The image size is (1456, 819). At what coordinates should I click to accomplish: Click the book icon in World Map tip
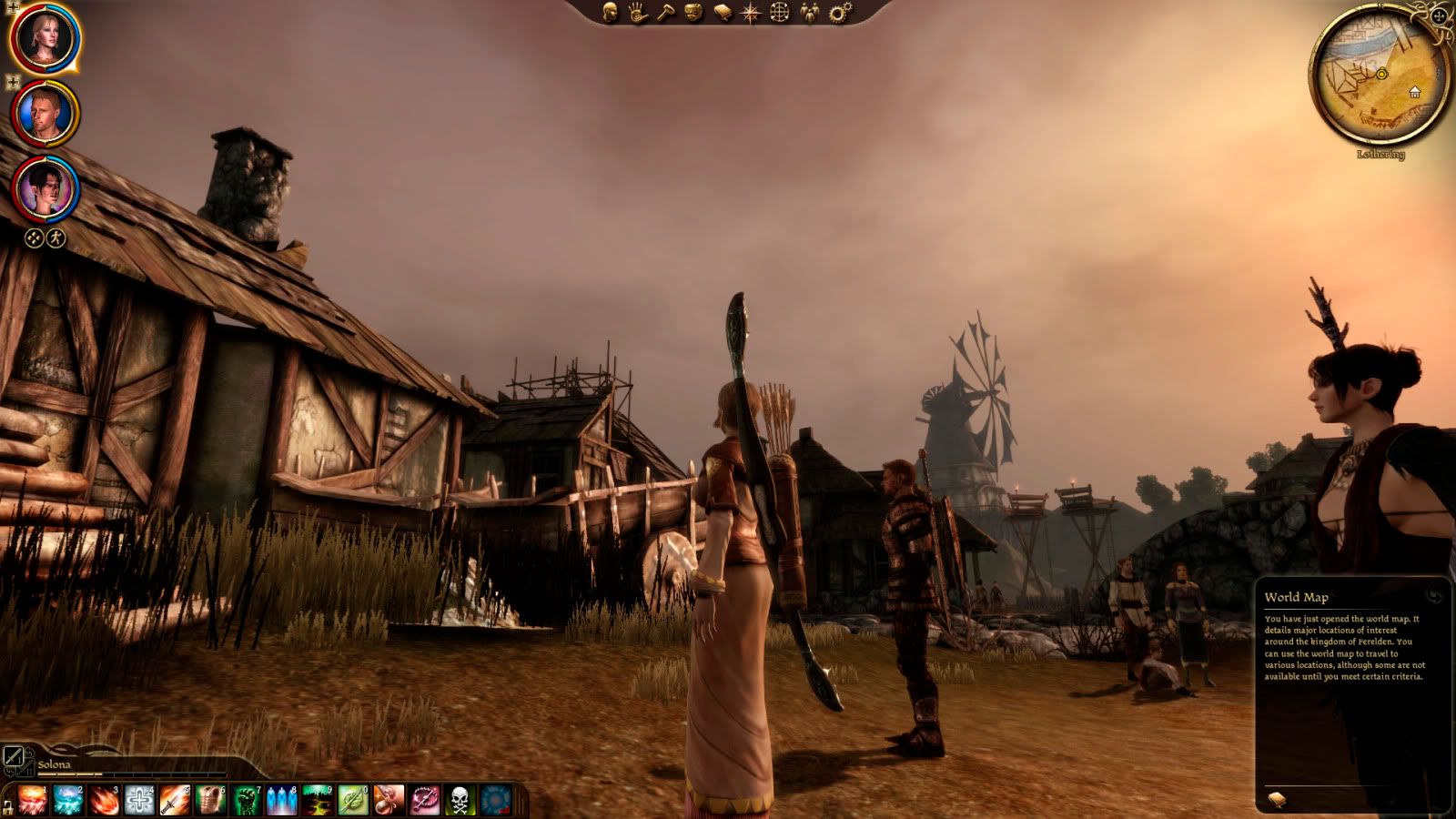[x=1278, y=799]
